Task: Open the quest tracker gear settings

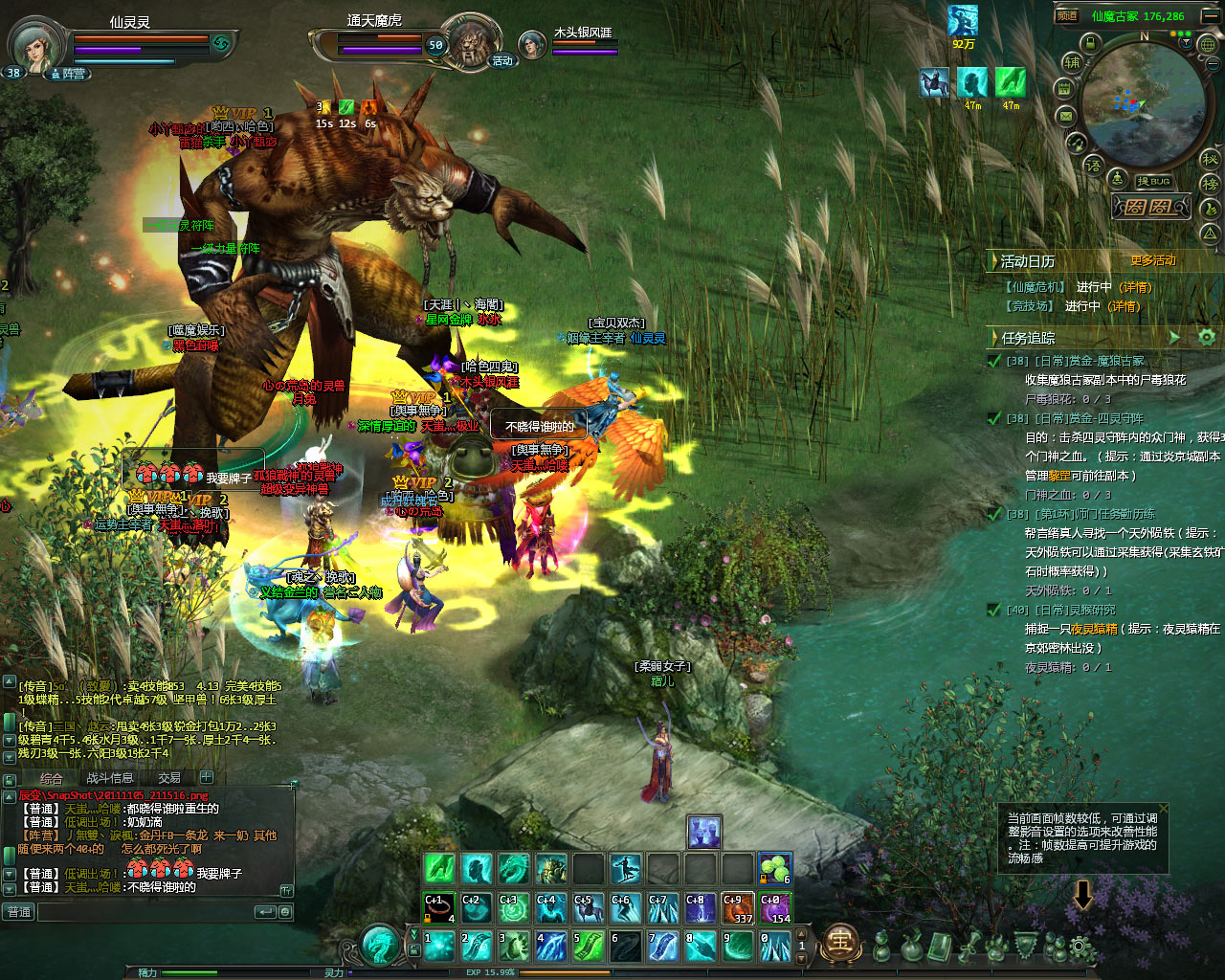Action: (1207, 337)
